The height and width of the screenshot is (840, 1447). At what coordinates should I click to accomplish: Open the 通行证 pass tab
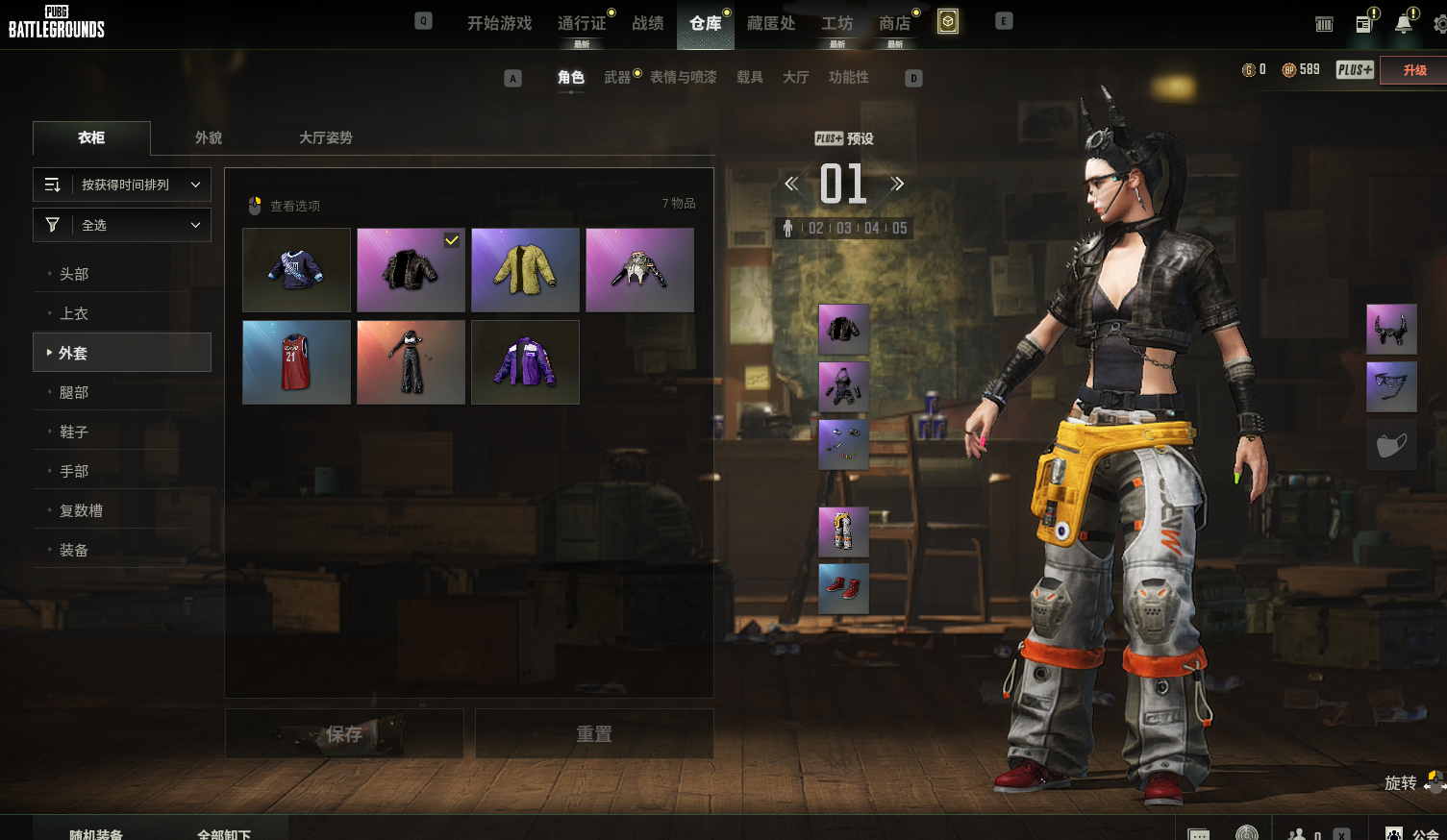coord(582,23)
